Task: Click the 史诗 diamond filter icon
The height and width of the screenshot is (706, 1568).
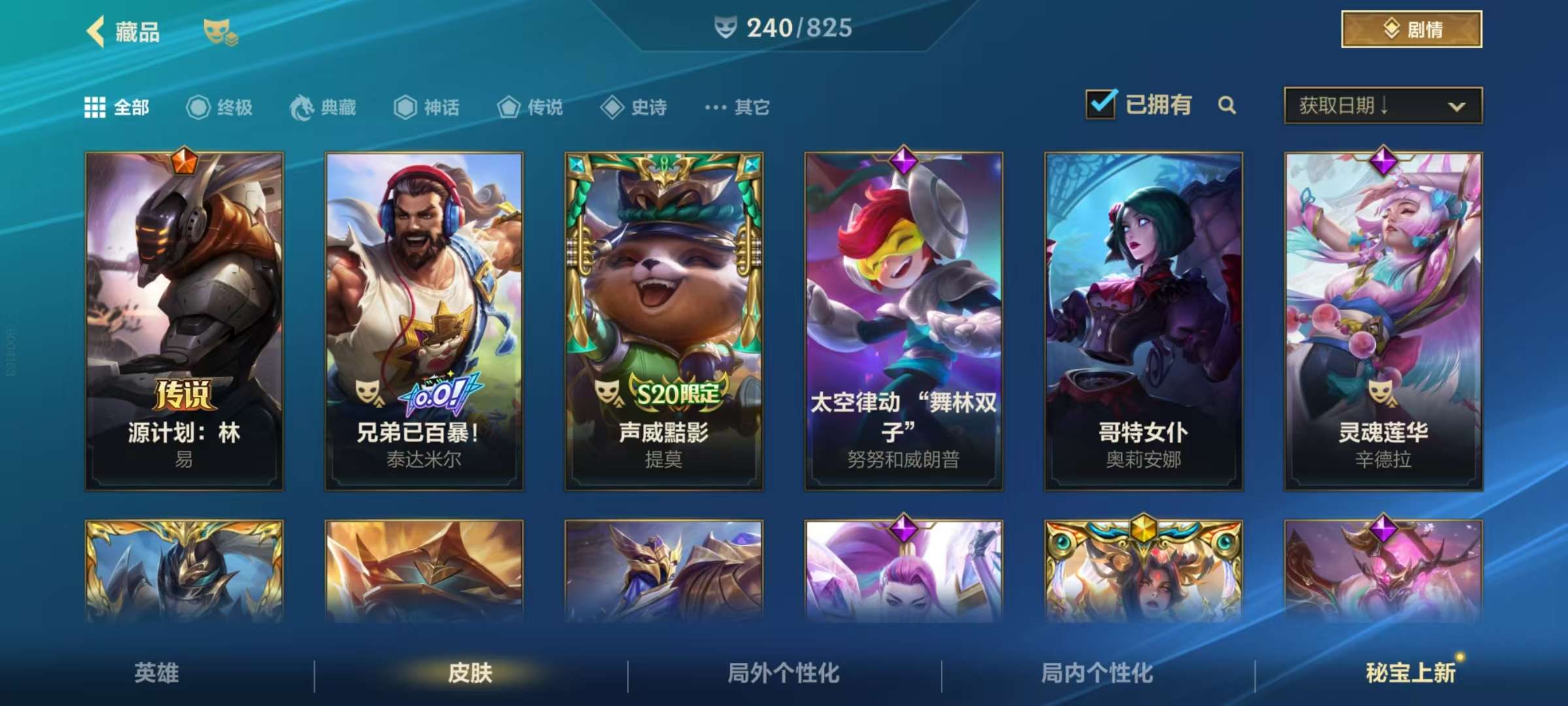Action: [x=613, y=107]
